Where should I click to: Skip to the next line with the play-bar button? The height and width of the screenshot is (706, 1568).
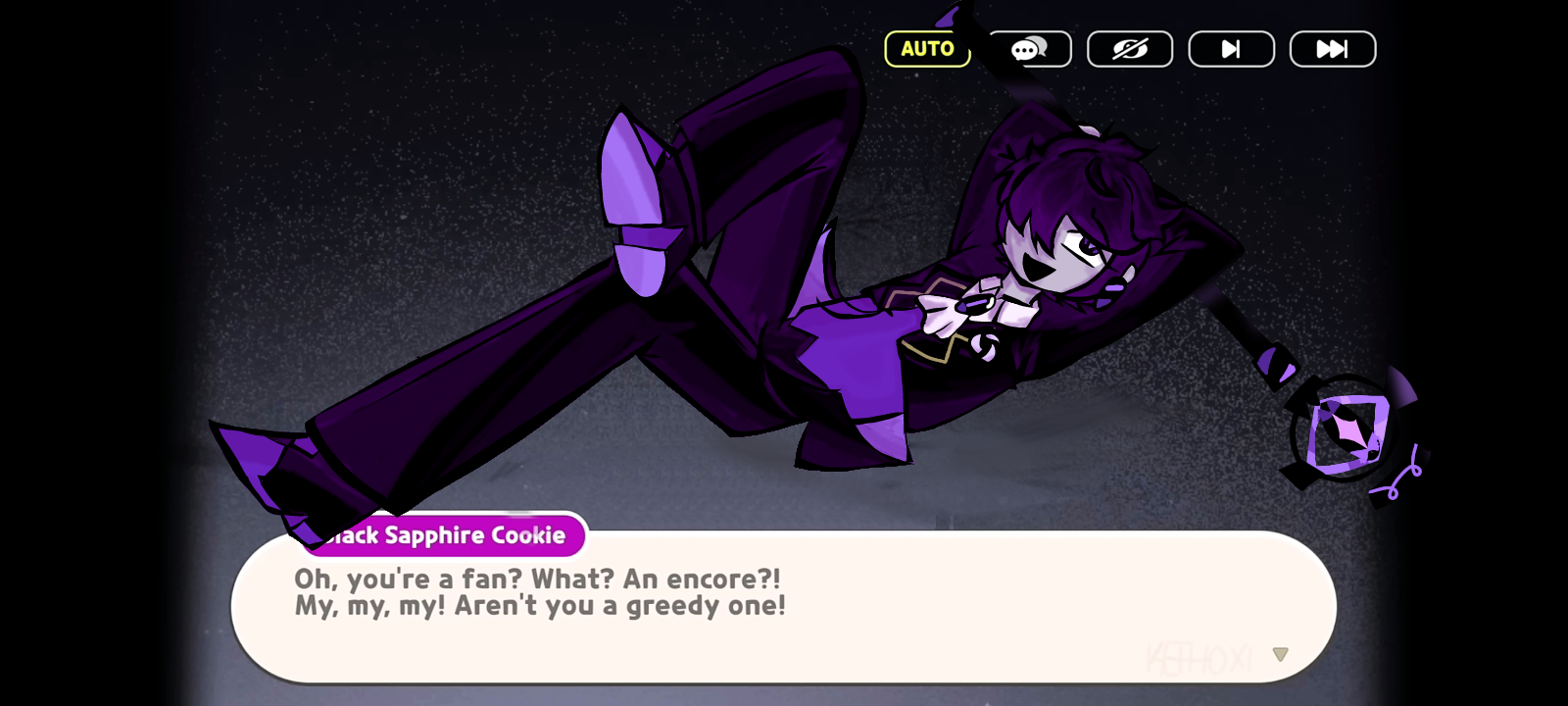pyautogui.click(x=1231, y=49)
